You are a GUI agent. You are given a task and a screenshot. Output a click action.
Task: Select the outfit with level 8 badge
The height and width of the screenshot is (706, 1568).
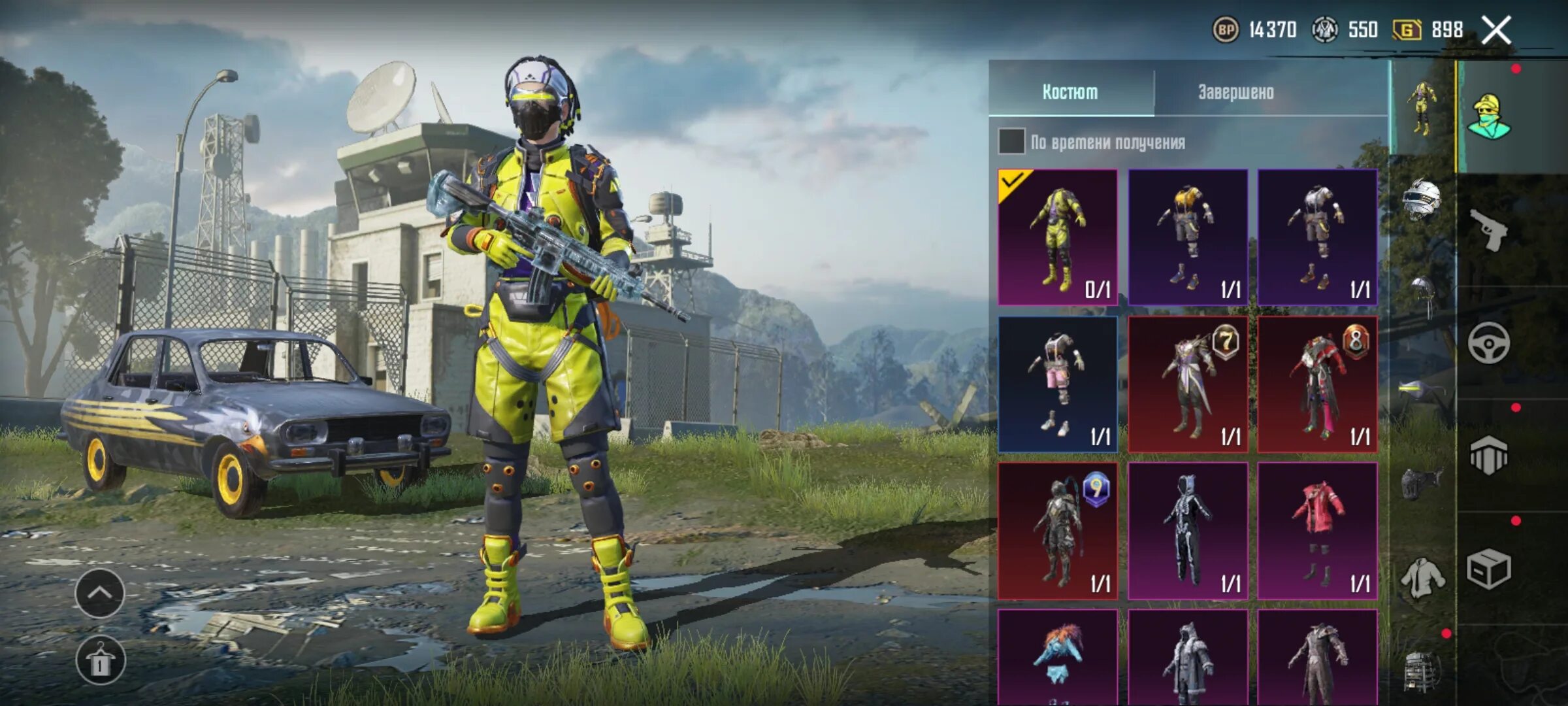1317,384
